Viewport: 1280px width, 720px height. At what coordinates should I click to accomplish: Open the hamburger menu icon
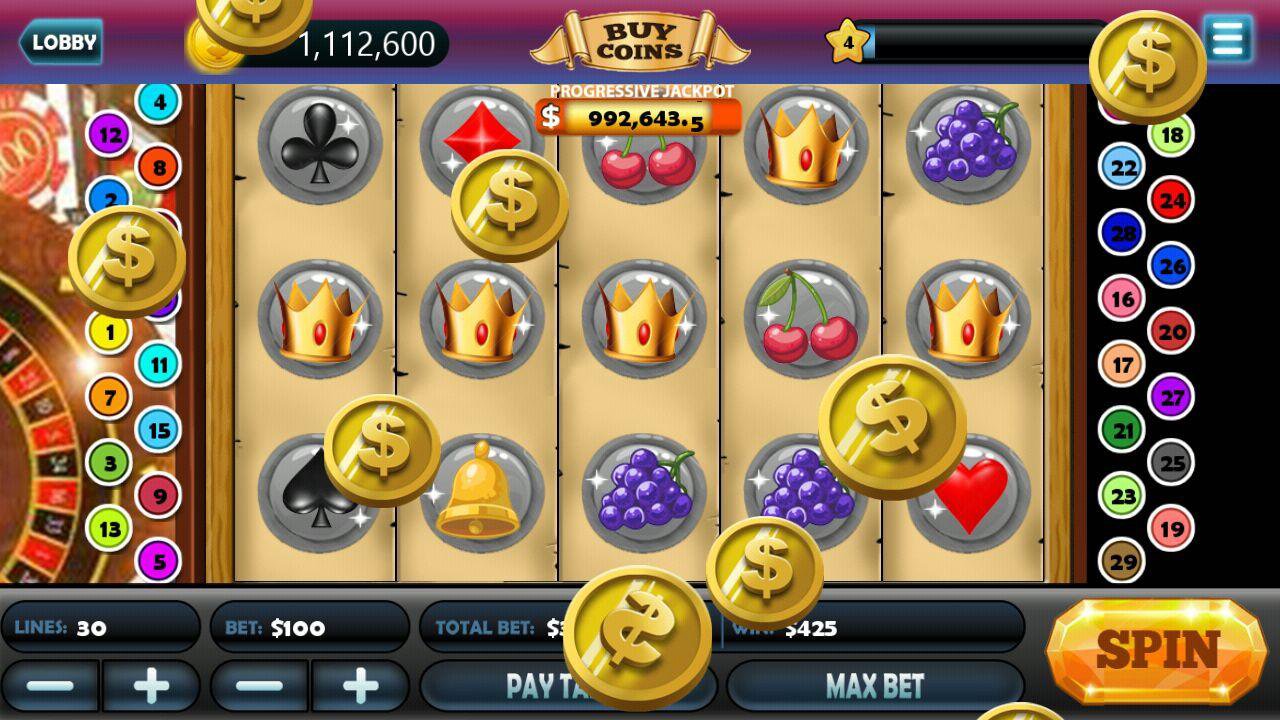tap(1228, 40)
